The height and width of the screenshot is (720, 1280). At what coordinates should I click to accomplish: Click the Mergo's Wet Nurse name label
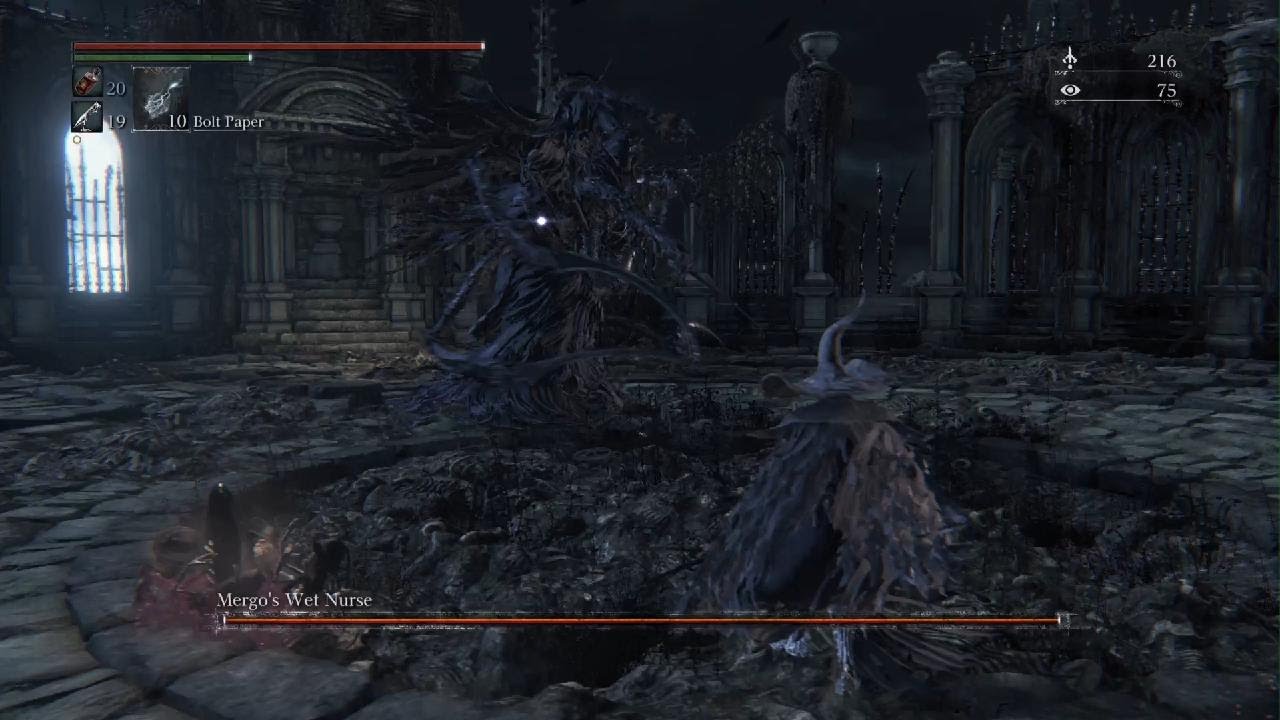(295, 600)
